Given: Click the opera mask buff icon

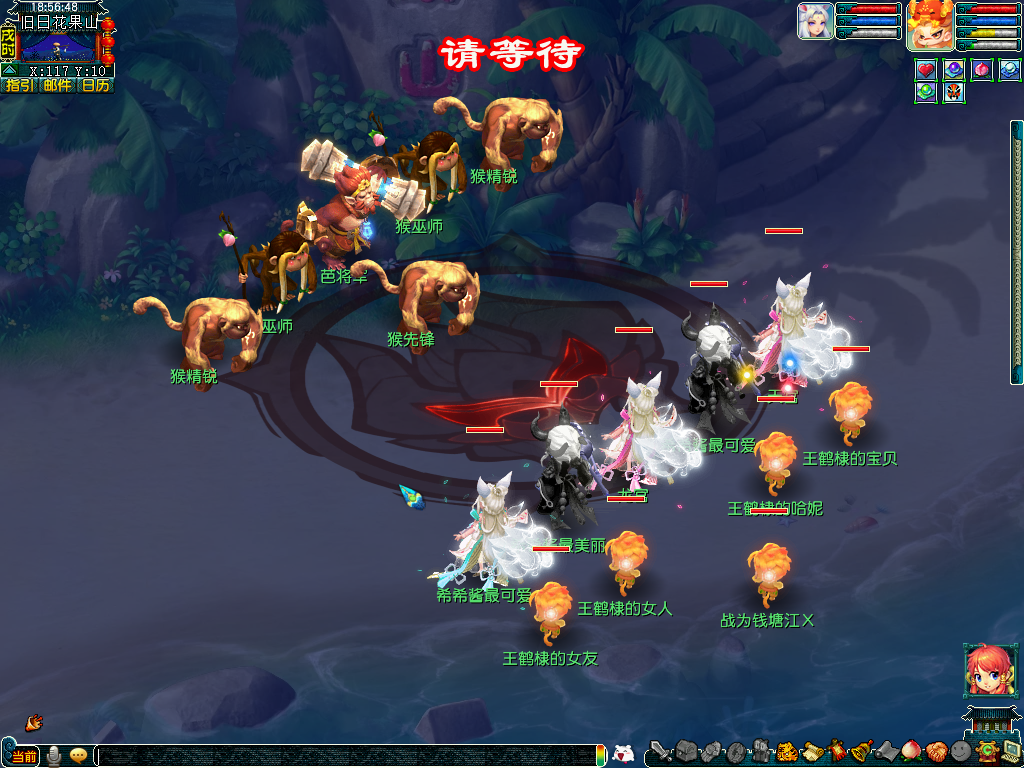Looking at the screenshot, I should pyautogui.click(x=954, y=93).
